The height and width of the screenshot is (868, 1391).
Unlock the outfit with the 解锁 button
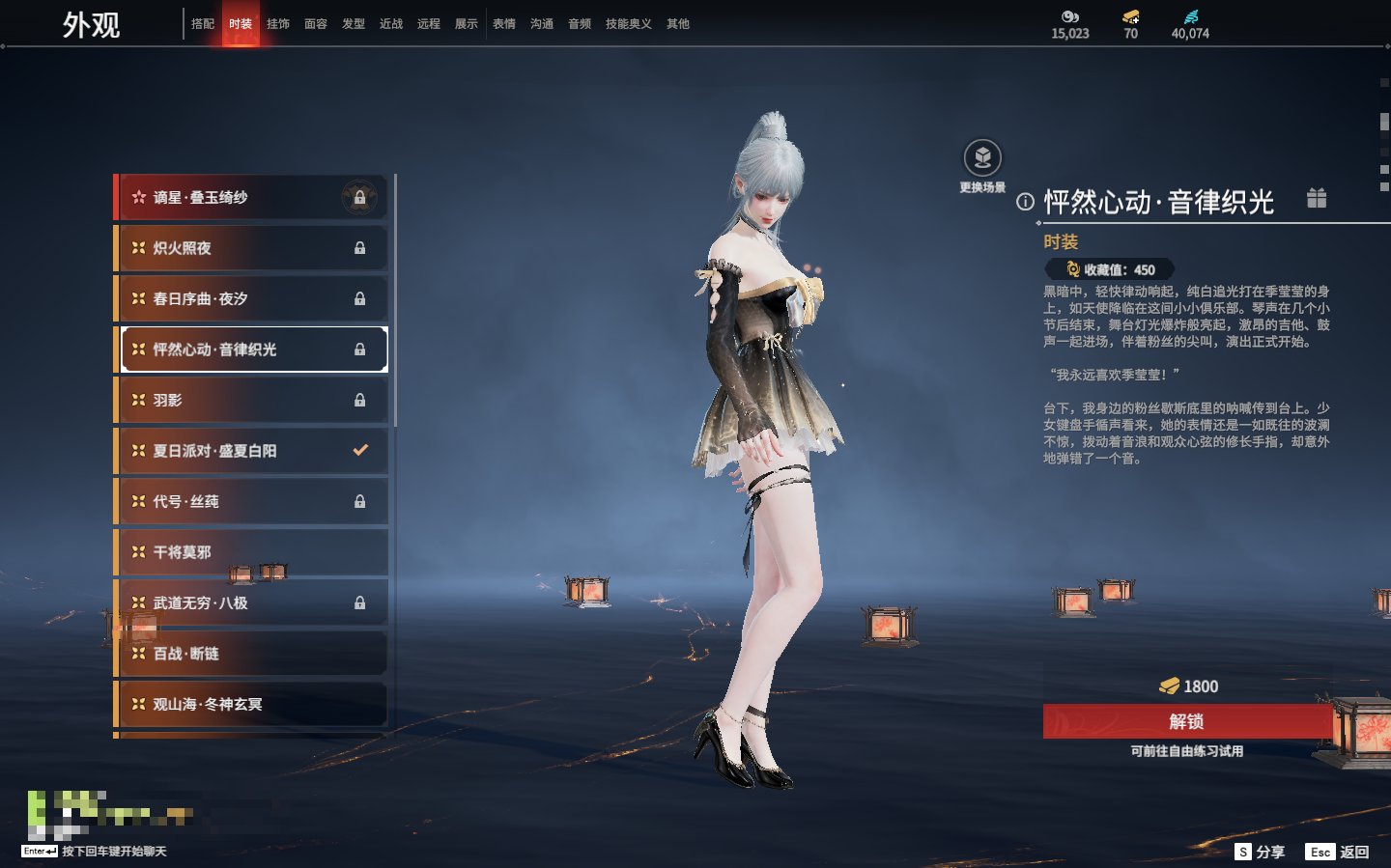tap(1186, 721)
